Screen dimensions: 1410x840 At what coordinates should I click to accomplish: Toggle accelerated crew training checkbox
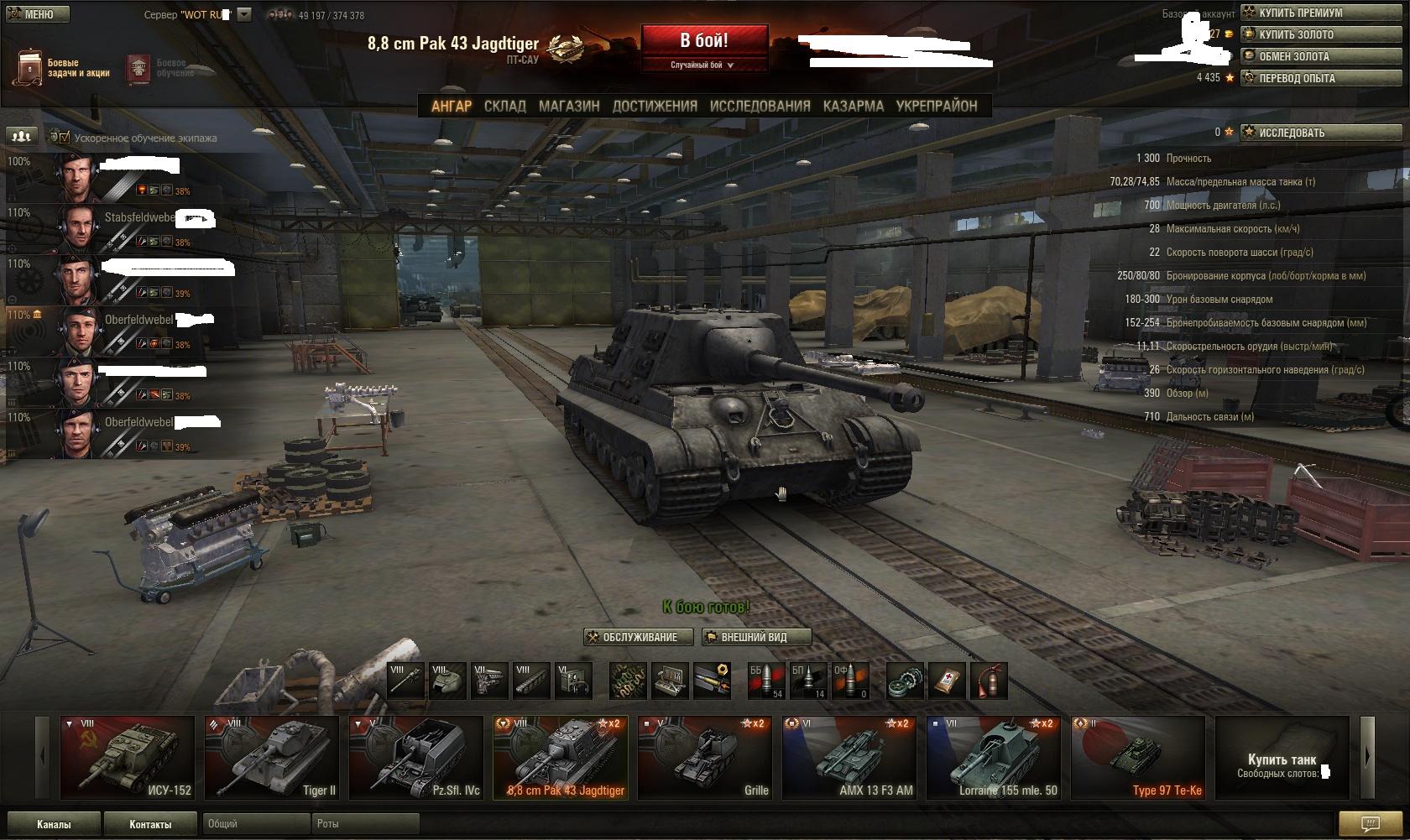(65, 138)
